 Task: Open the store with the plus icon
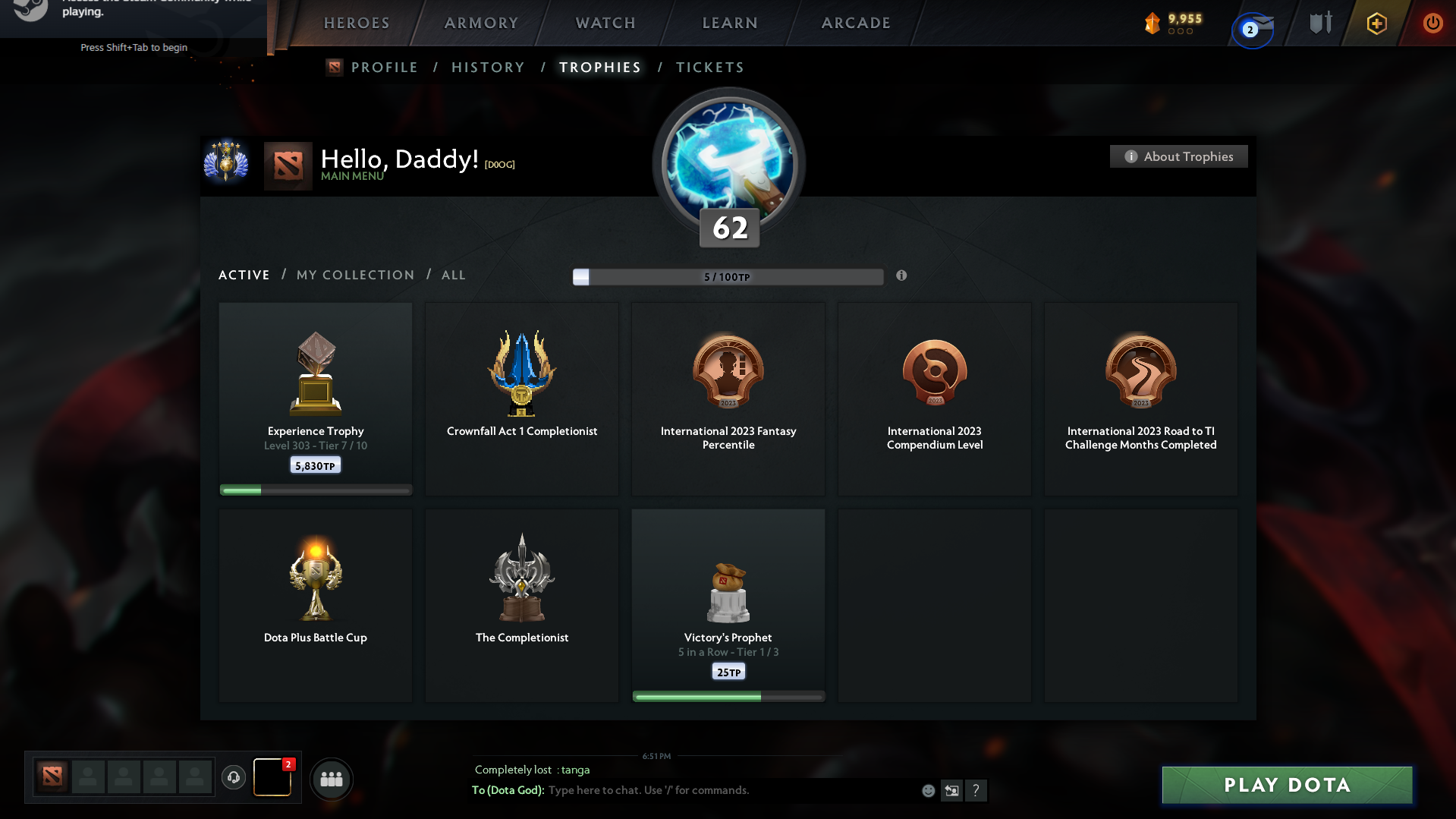1376,23
